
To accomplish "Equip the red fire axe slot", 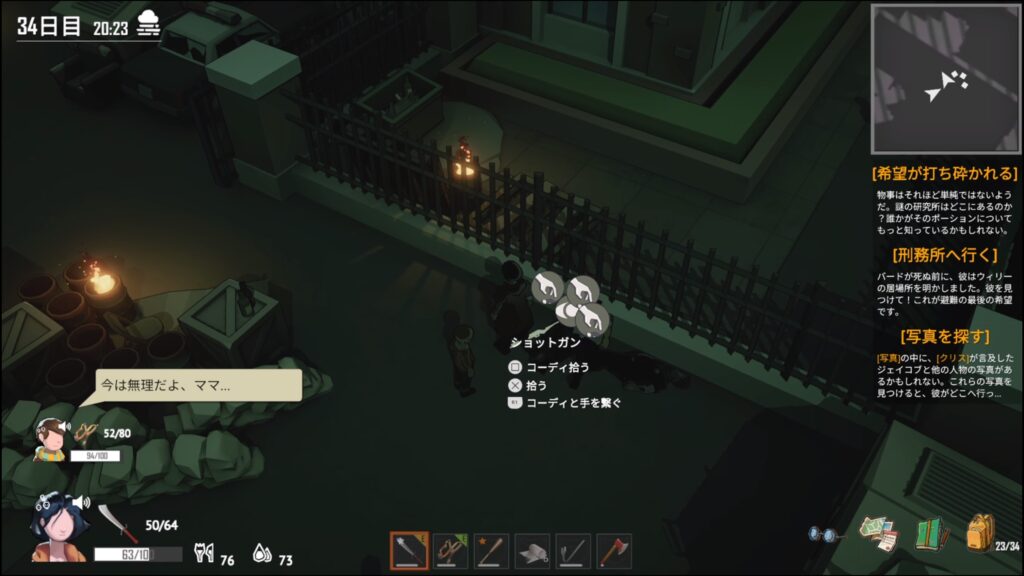I will tap(614, 550).
